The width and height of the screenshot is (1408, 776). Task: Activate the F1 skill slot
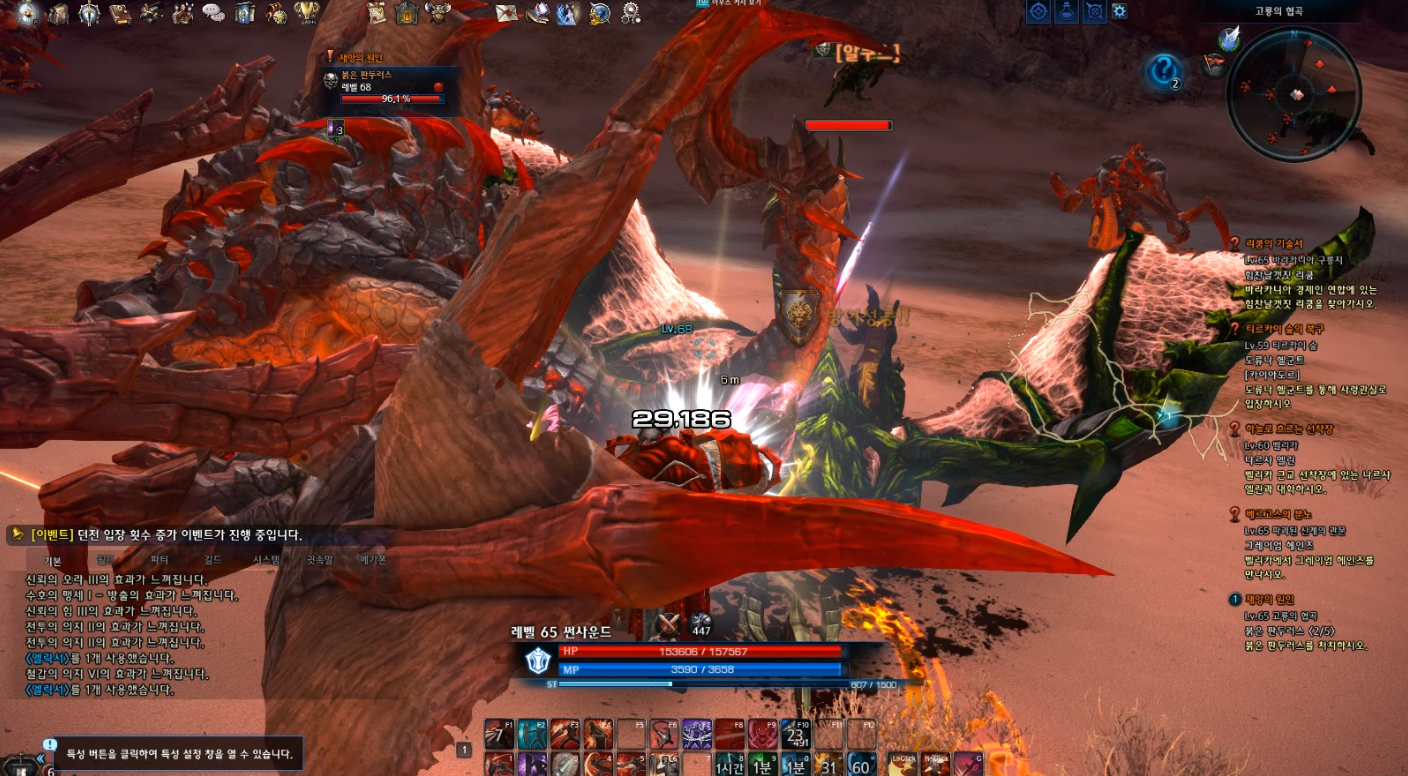[x=499, y=734]
